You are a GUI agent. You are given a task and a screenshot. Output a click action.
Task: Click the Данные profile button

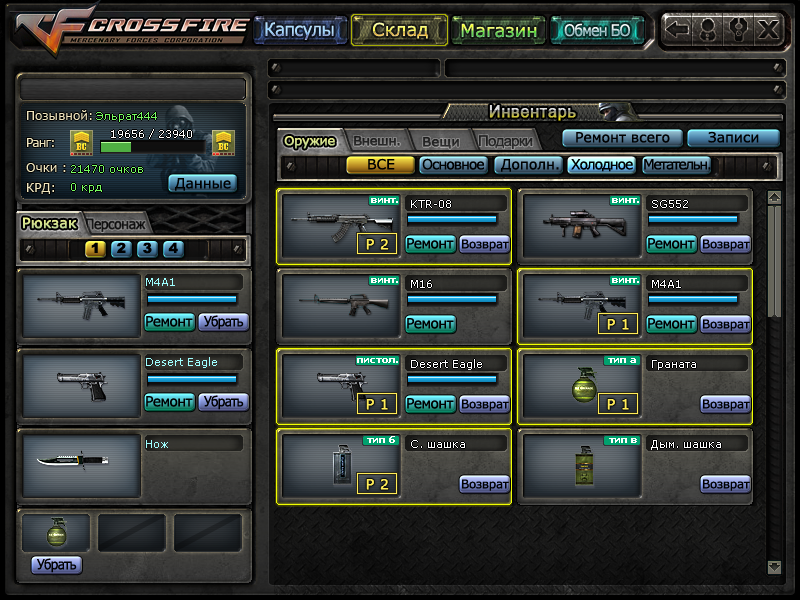[x=202, y=183]
